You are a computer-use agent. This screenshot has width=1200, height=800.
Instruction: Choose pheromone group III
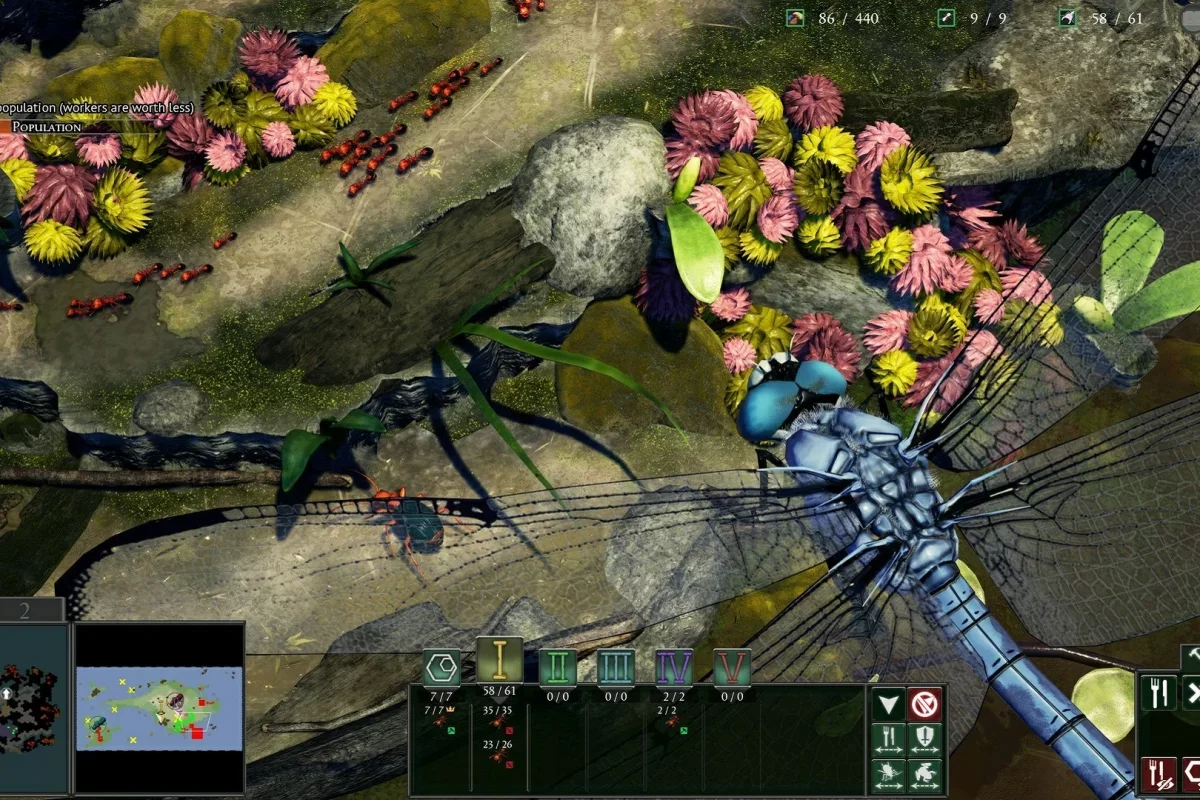click(x=616, y=667)
